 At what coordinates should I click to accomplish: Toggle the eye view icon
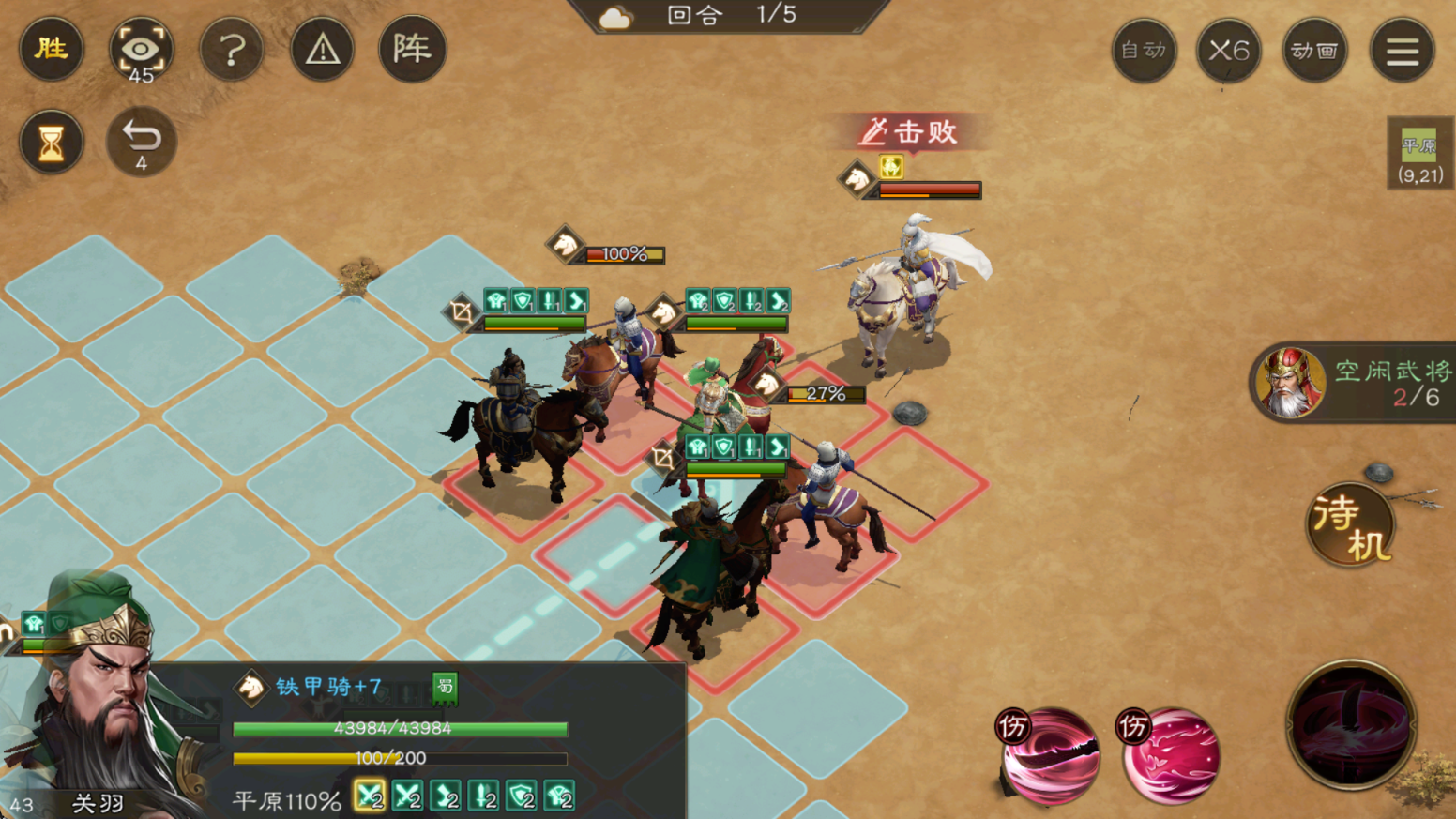(141, 51)
